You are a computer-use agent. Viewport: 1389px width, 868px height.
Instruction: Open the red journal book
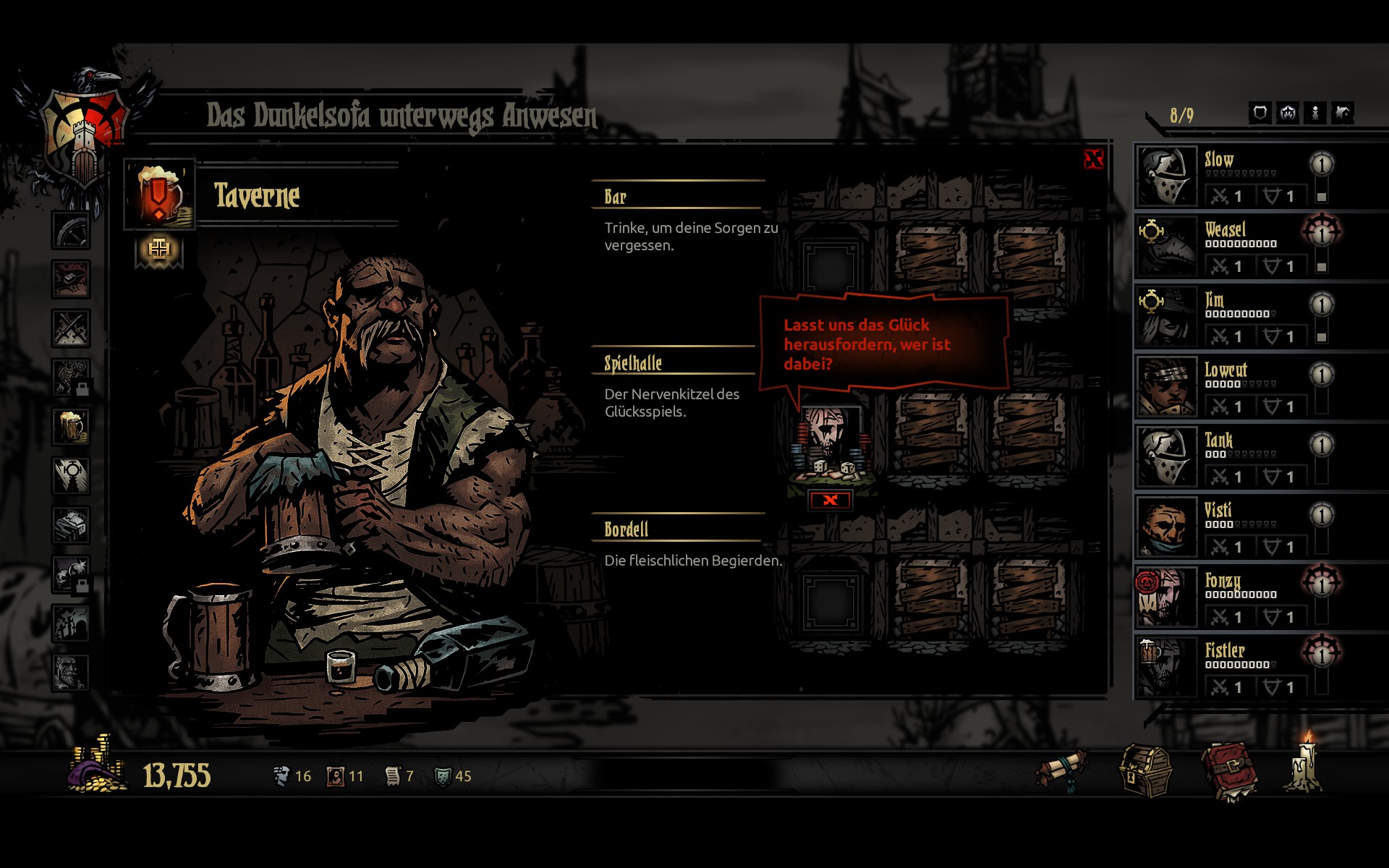tap(1229, 773)
